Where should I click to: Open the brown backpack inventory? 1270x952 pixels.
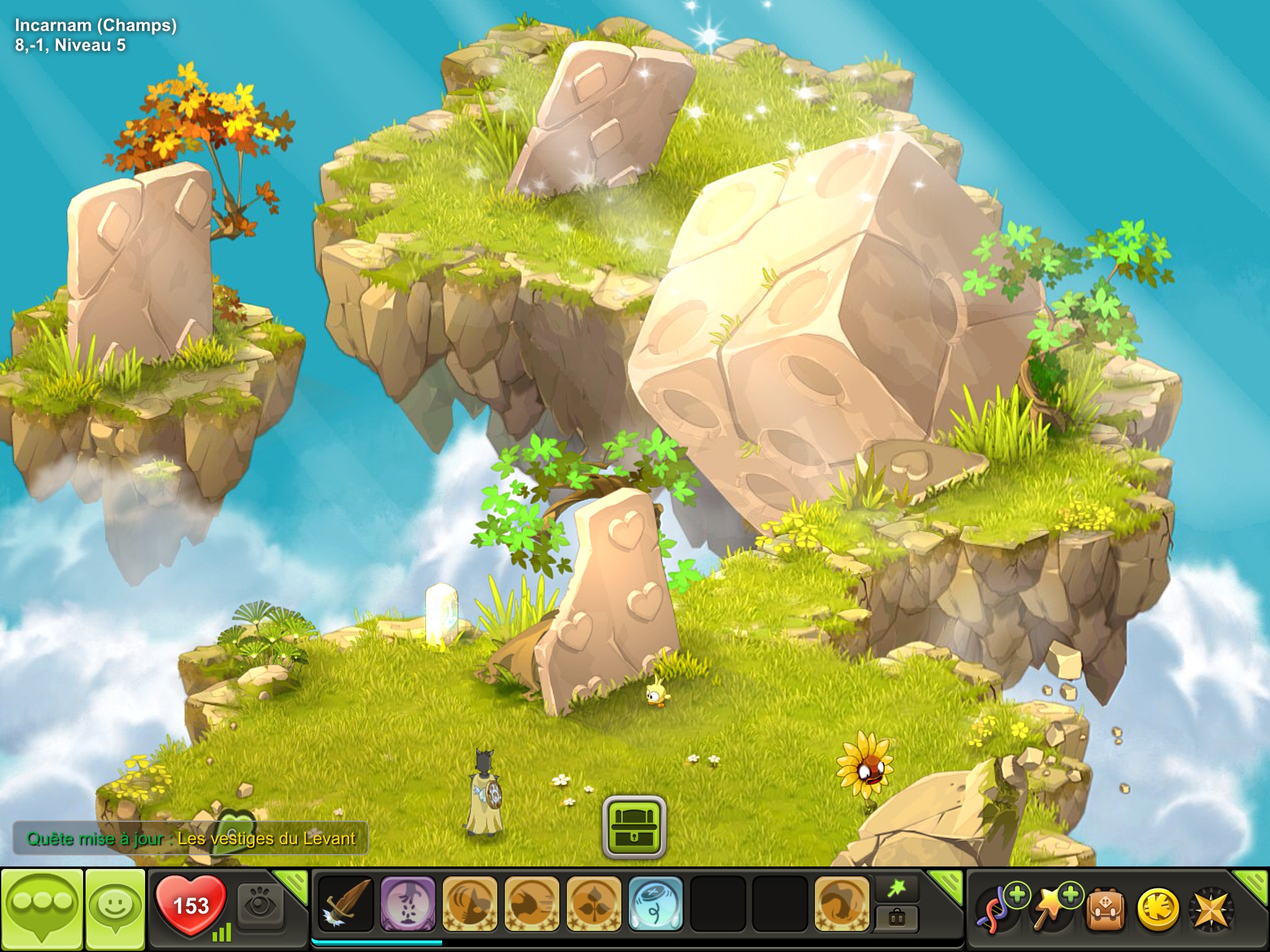[1106, 910]
